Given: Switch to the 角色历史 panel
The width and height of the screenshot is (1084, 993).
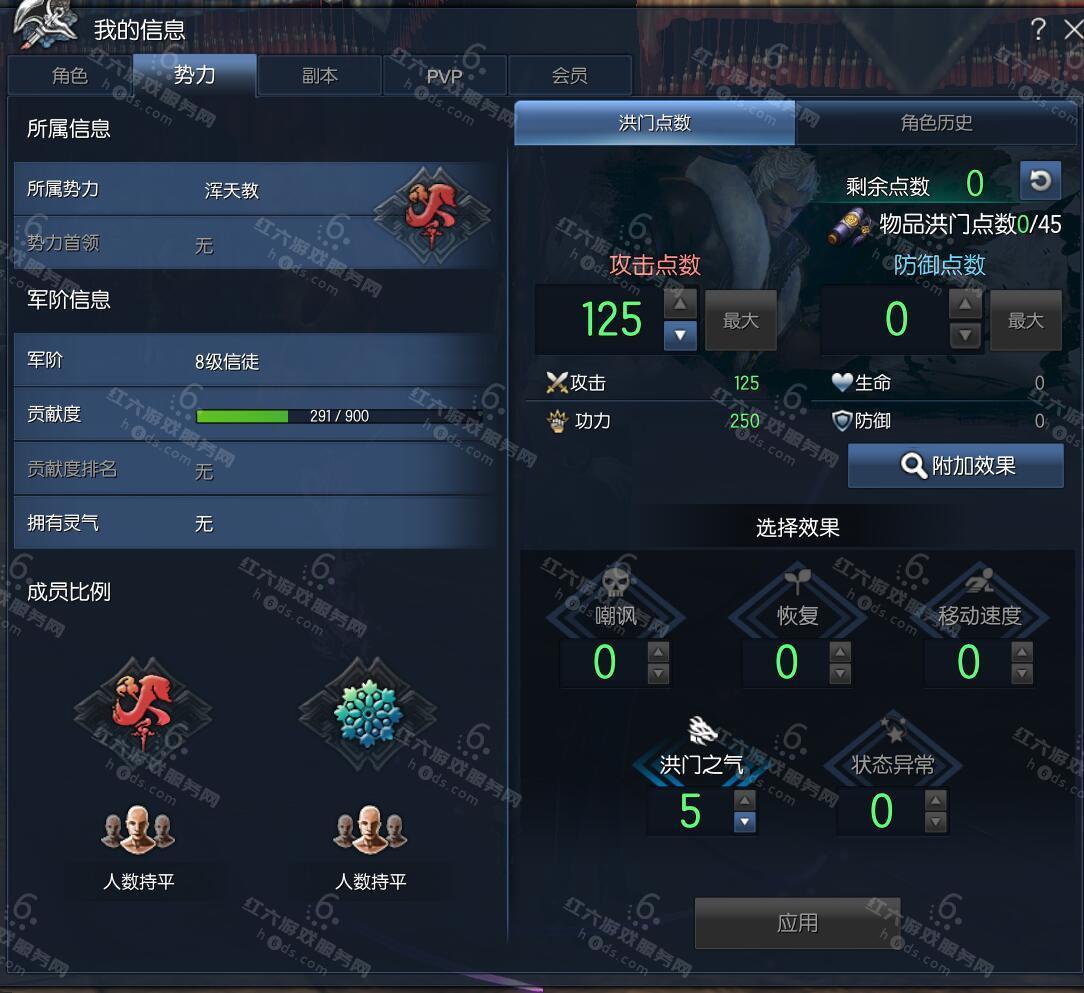Looking at the screenshot, I should tap(936, 123).
